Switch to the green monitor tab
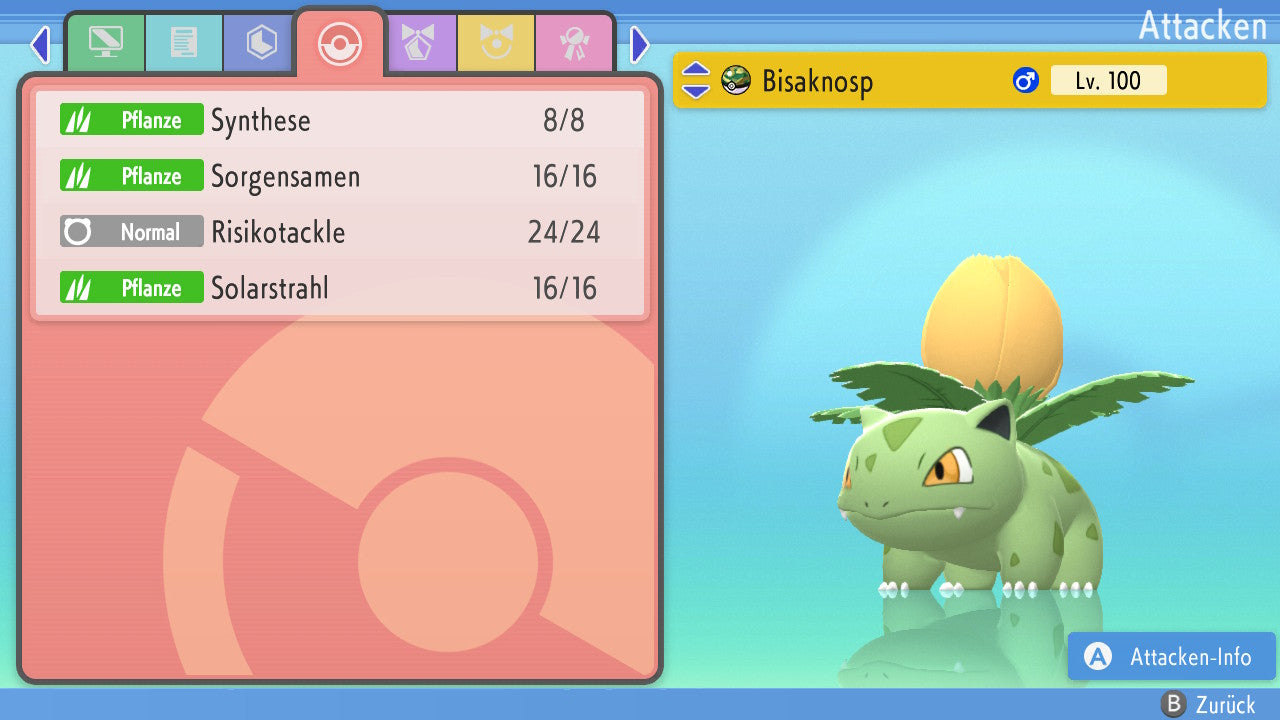 [105, 42]
